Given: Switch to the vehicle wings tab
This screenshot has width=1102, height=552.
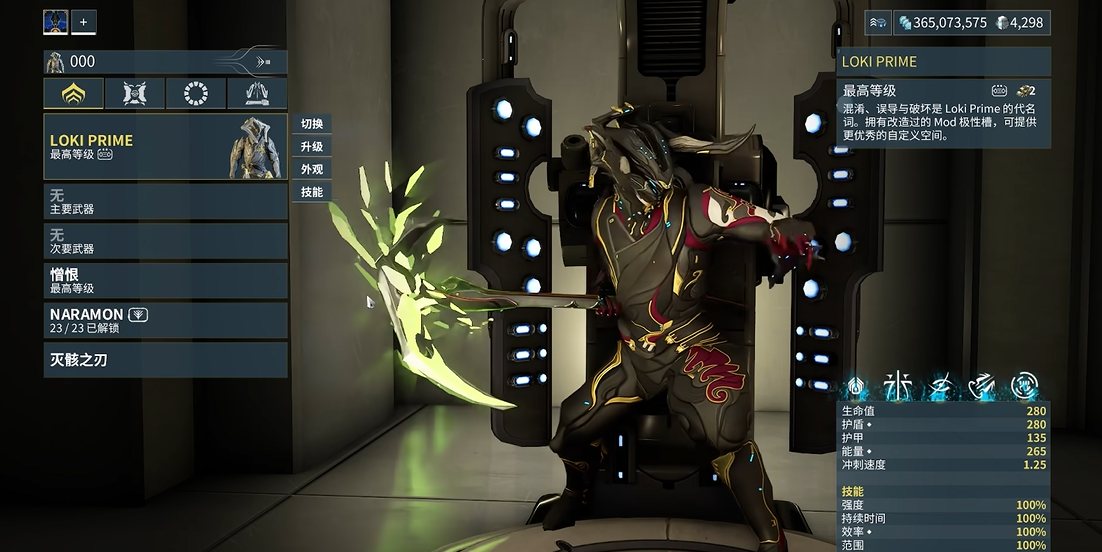Looking at the screenshot, I should point(257,94).
